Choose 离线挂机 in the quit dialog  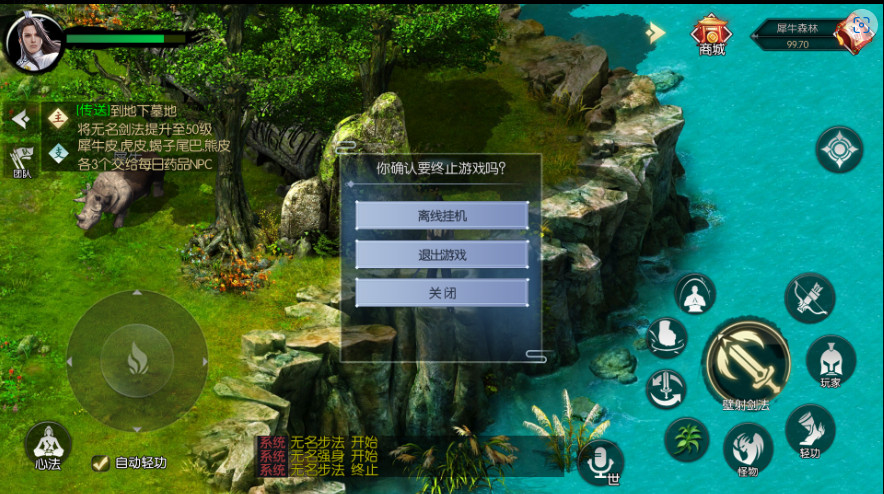pos(441,216)
